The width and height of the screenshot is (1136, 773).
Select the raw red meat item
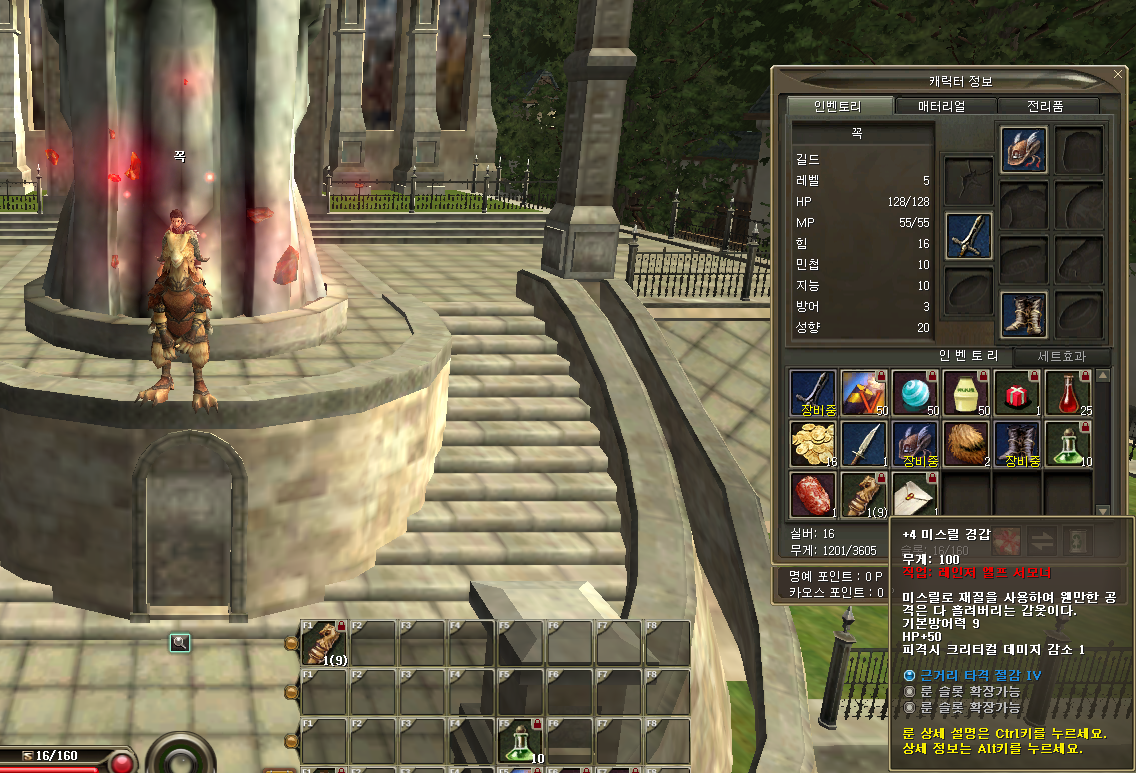[x=812, y=495]
